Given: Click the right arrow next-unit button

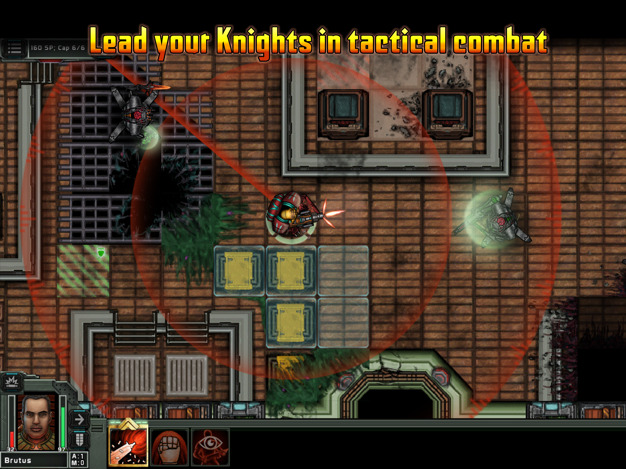Looking at the screenshot, I should pos(81,420).
